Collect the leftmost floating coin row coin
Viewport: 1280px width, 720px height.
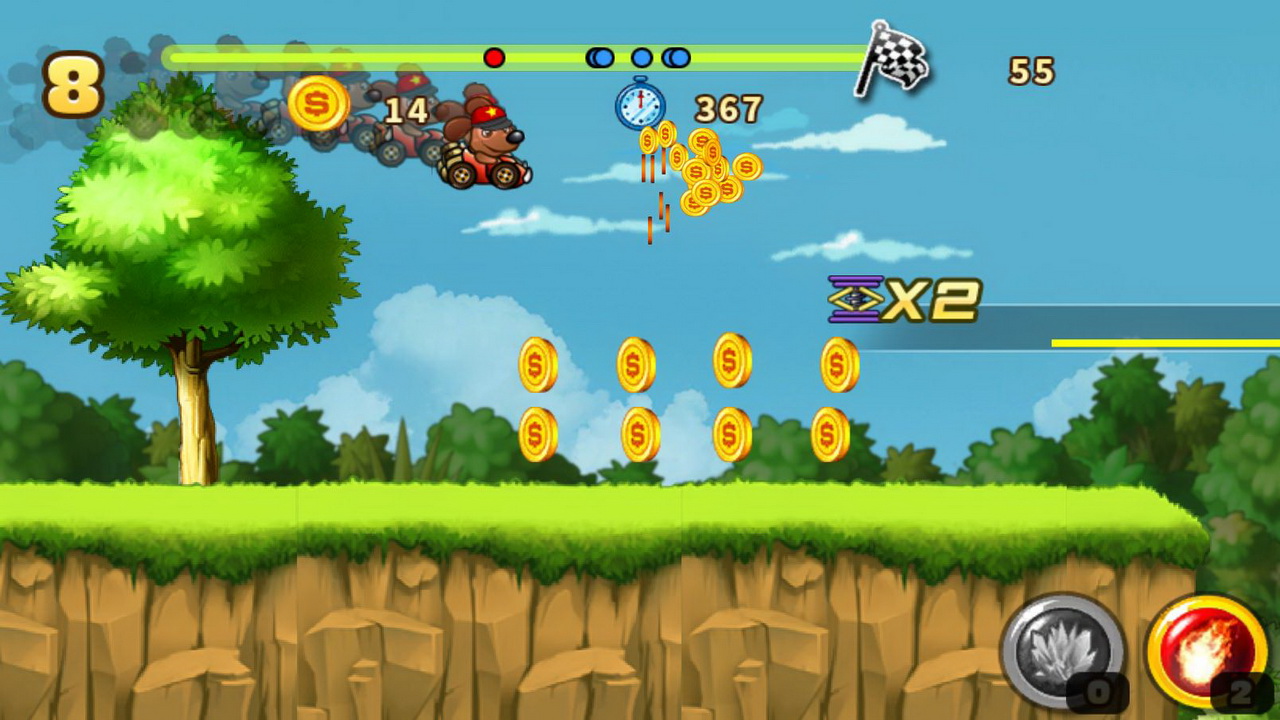coord(536,363)
